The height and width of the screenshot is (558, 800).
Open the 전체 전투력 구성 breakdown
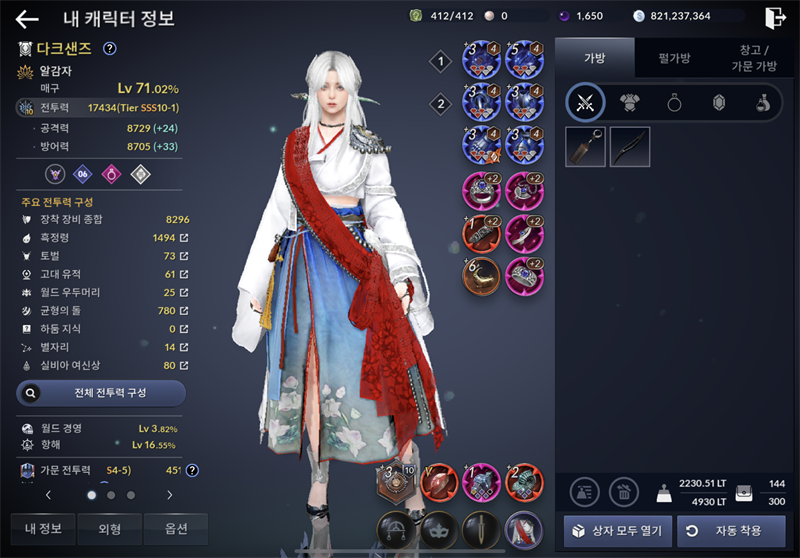tap(101, 393)
